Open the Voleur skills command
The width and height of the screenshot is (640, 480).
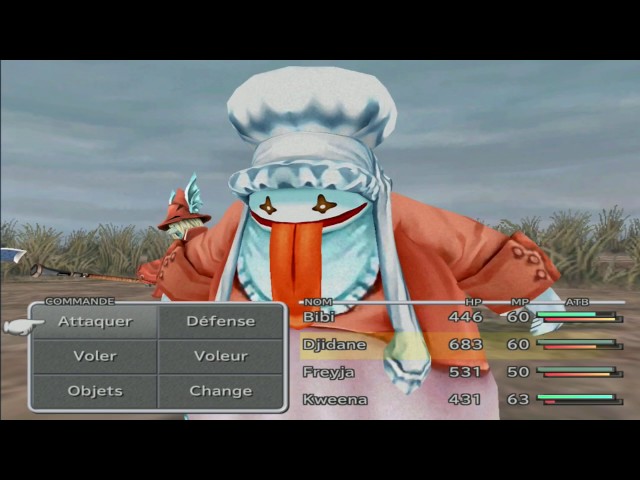221,356
